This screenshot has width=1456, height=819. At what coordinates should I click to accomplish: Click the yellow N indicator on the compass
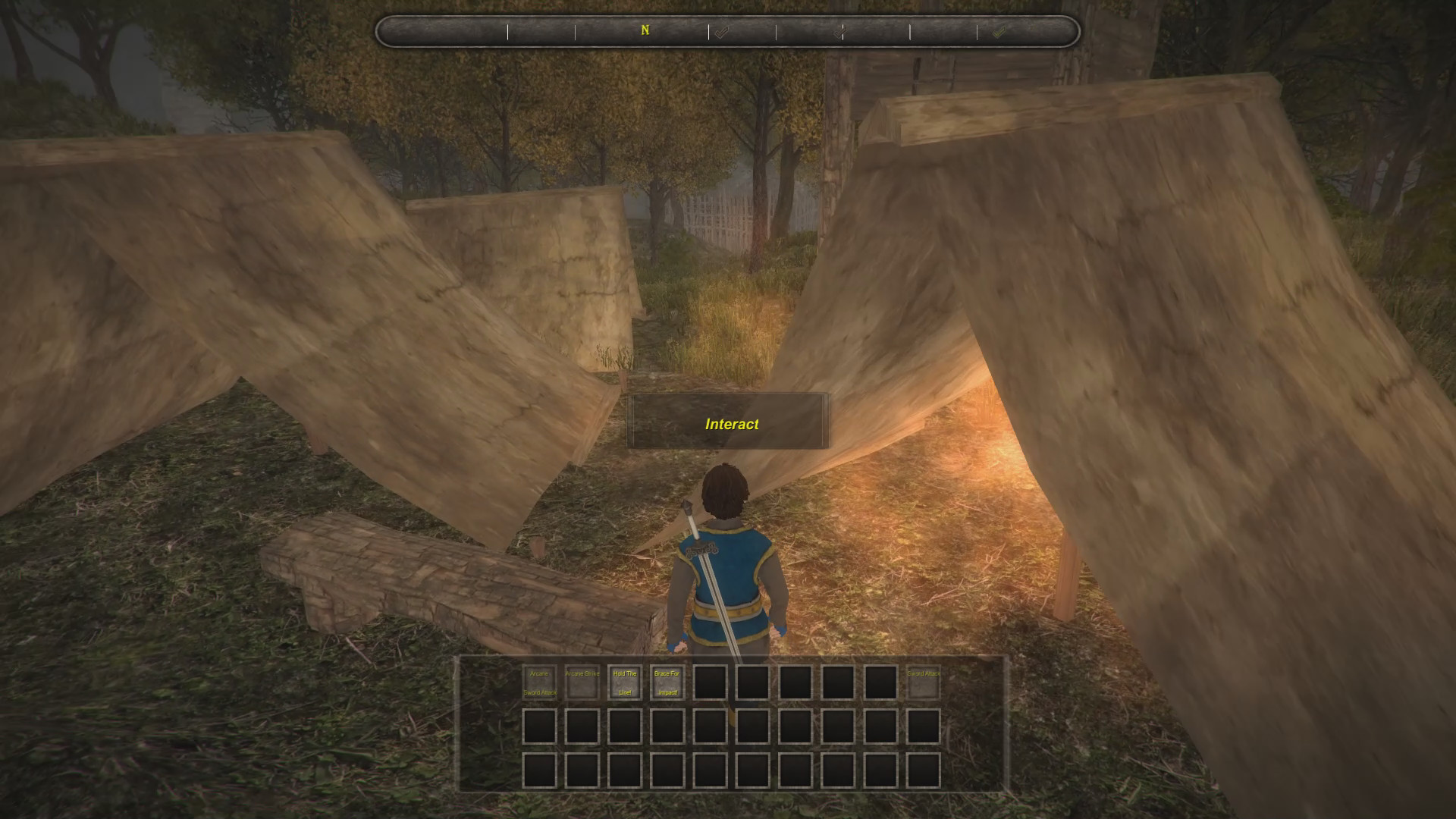pyautogui.click(x=645, y=31)
